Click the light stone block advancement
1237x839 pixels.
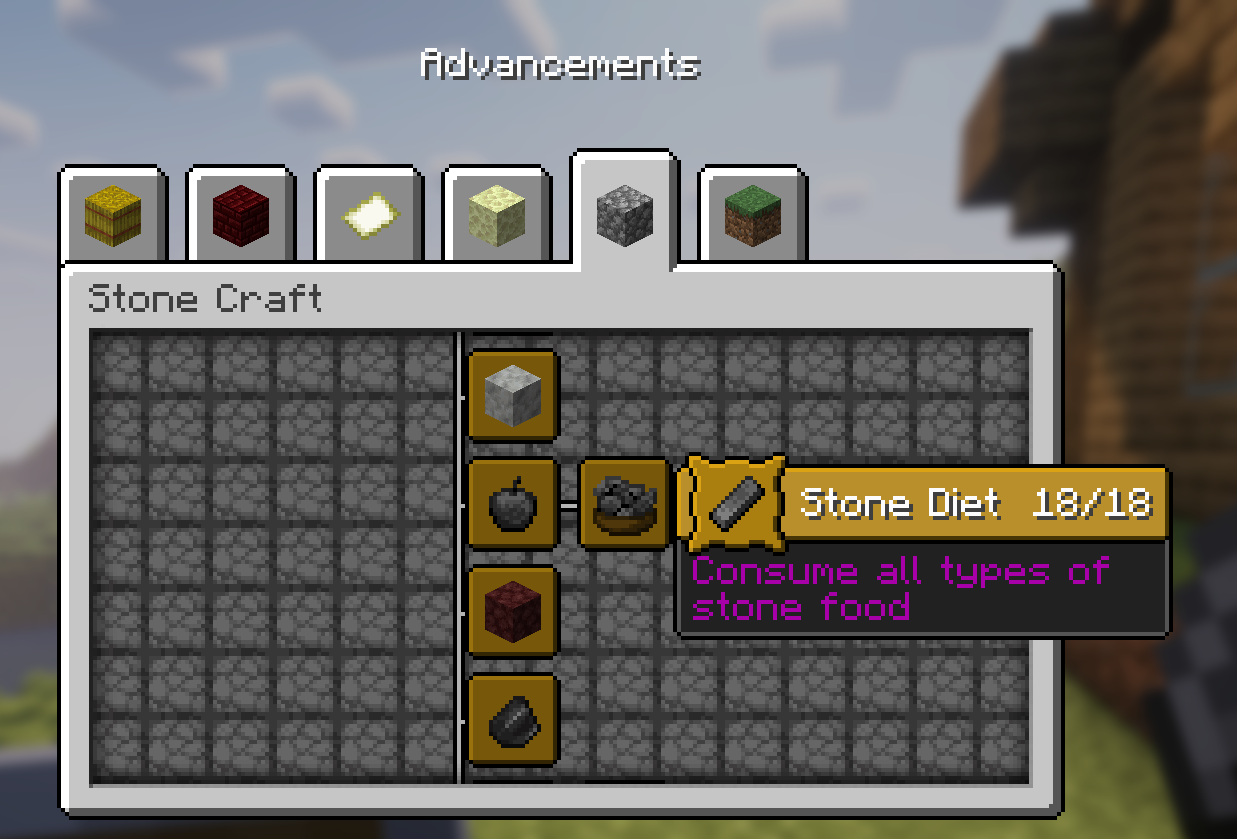pyautogui.click(x=512, y=395)
